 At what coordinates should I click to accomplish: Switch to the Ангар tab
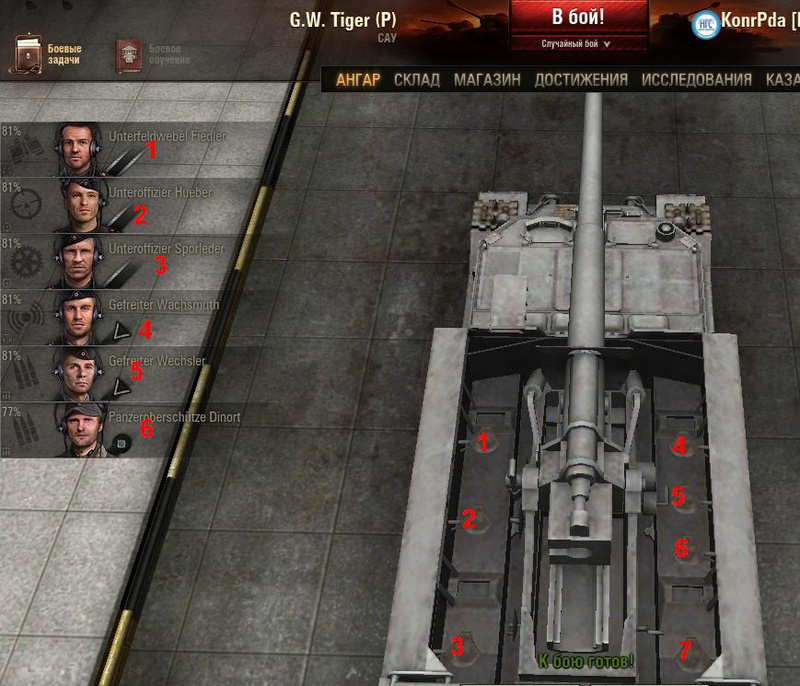click(x=358, y=80)
